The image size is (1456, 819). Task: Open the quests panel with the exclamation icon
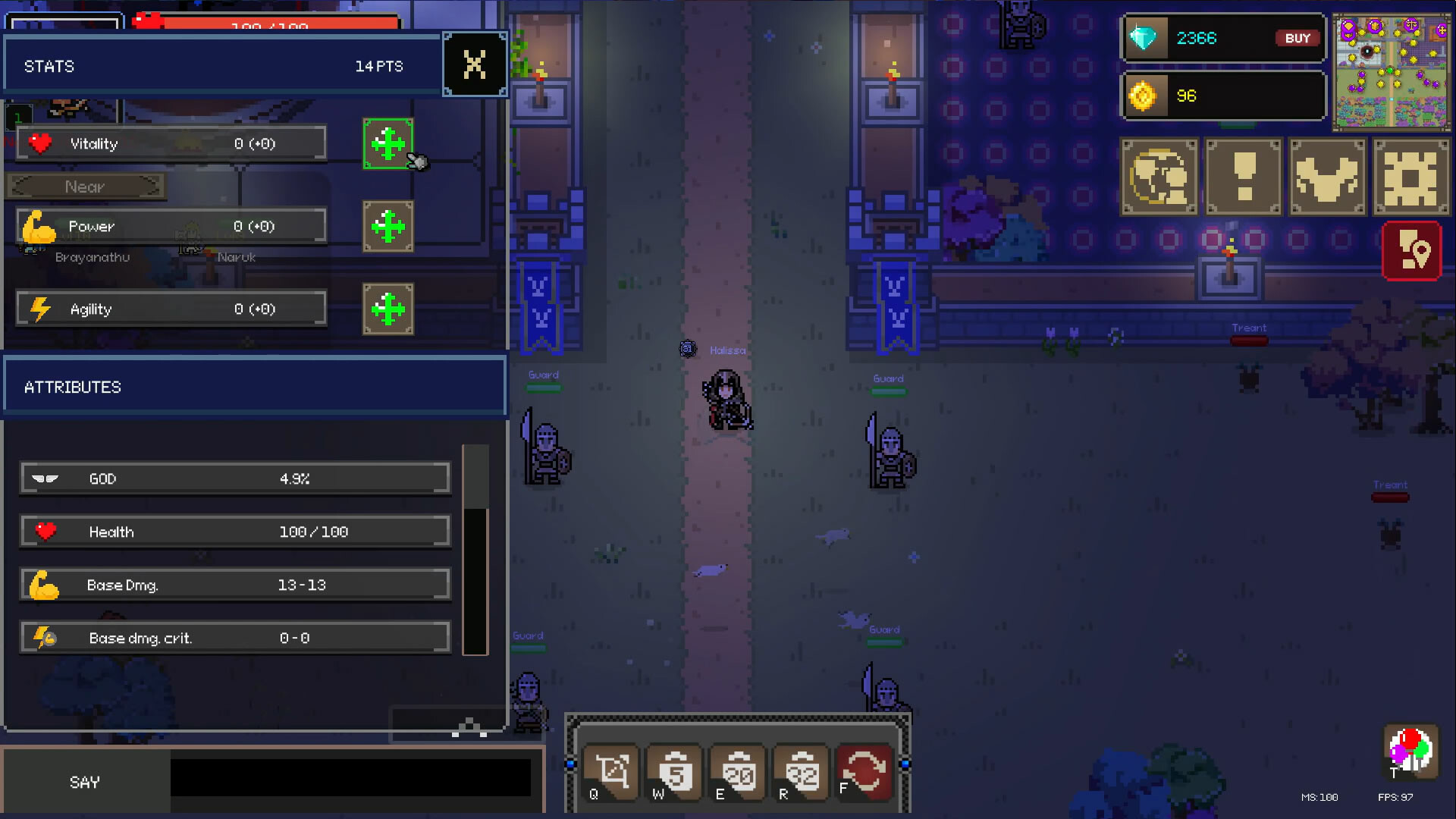(1243, 176)
